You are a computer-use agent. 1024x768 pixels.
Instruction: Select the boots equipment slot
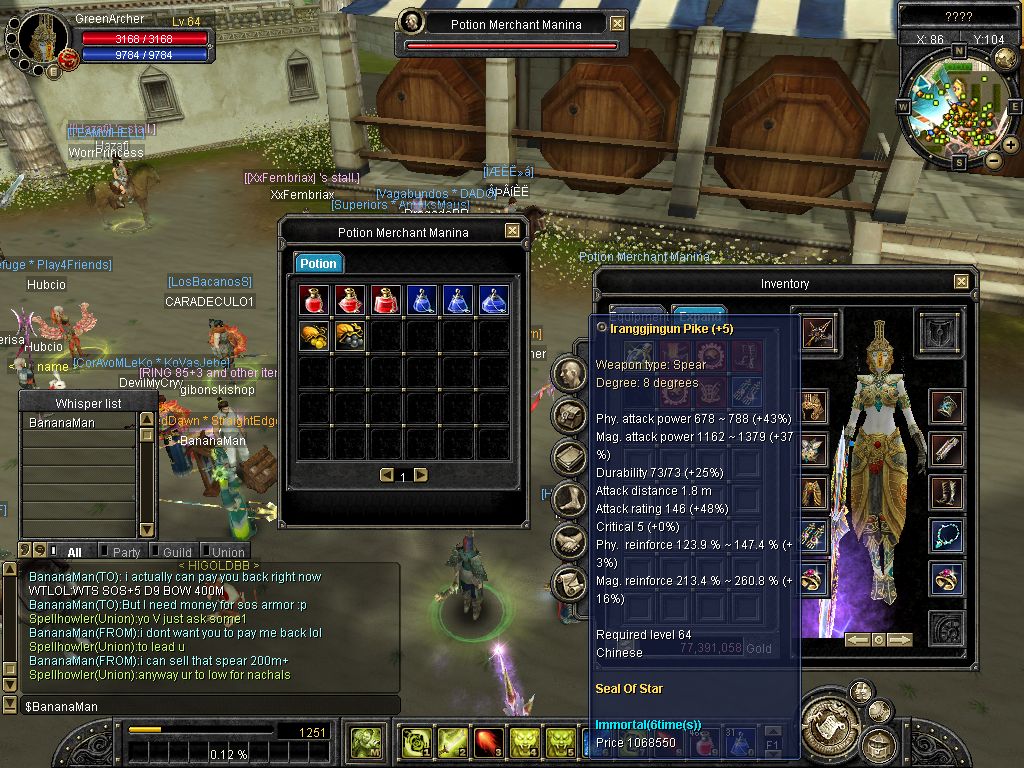point(946,492)
